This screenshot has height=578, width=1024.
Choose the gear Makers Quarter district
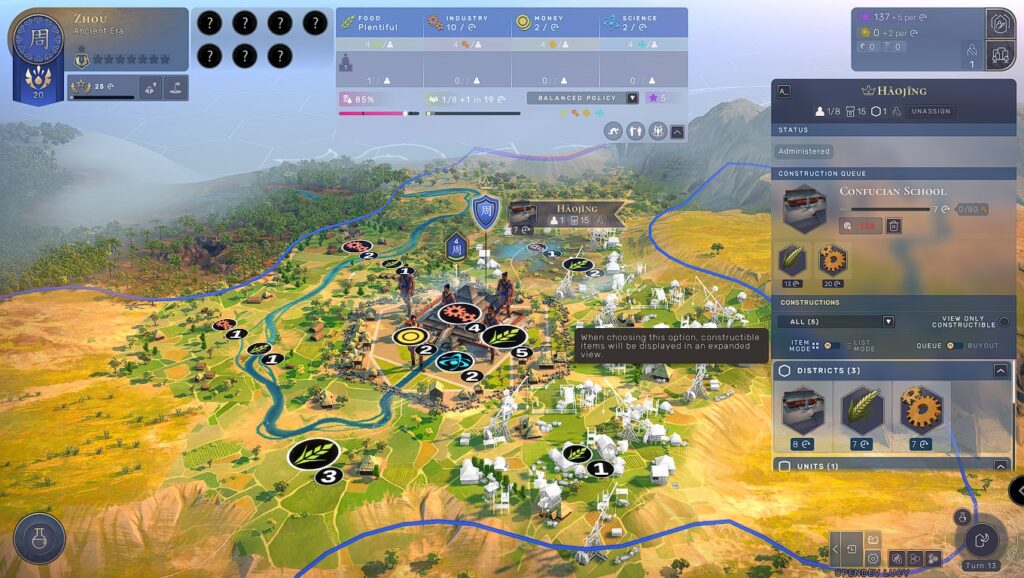pyautogui.click(x=921, y=410)
